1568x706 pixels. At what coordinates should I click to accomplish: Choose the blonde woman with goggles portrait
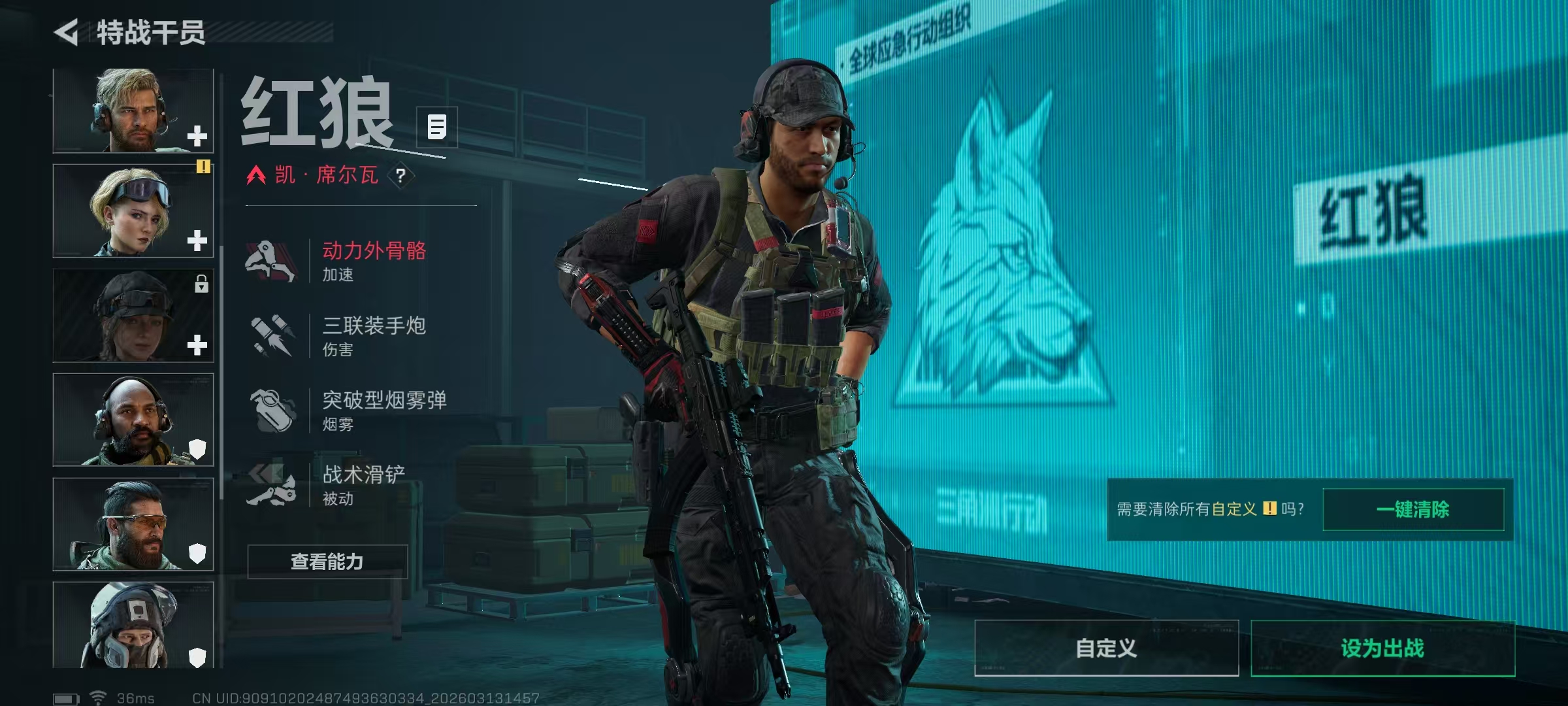[133, 210]
